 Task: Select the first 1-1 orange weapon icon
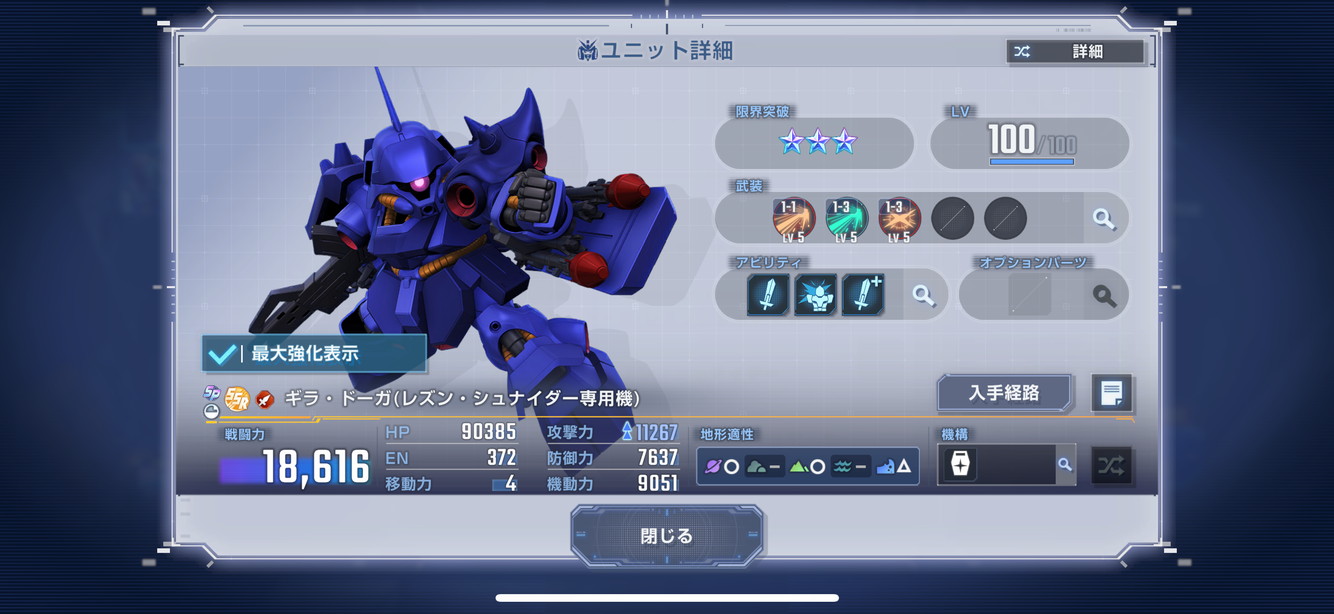tap(794, 219)
